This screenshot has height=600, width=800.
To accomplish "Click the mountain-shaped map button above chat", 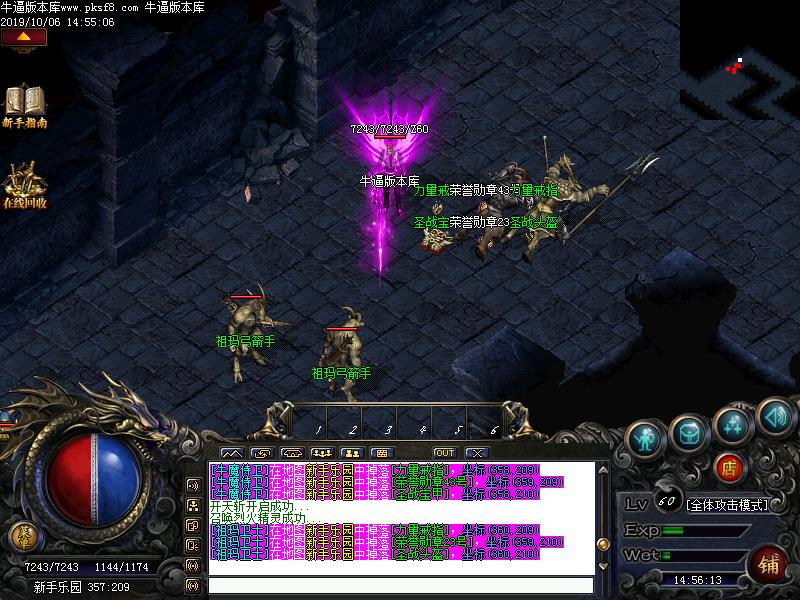I will [x=230, y=453].
